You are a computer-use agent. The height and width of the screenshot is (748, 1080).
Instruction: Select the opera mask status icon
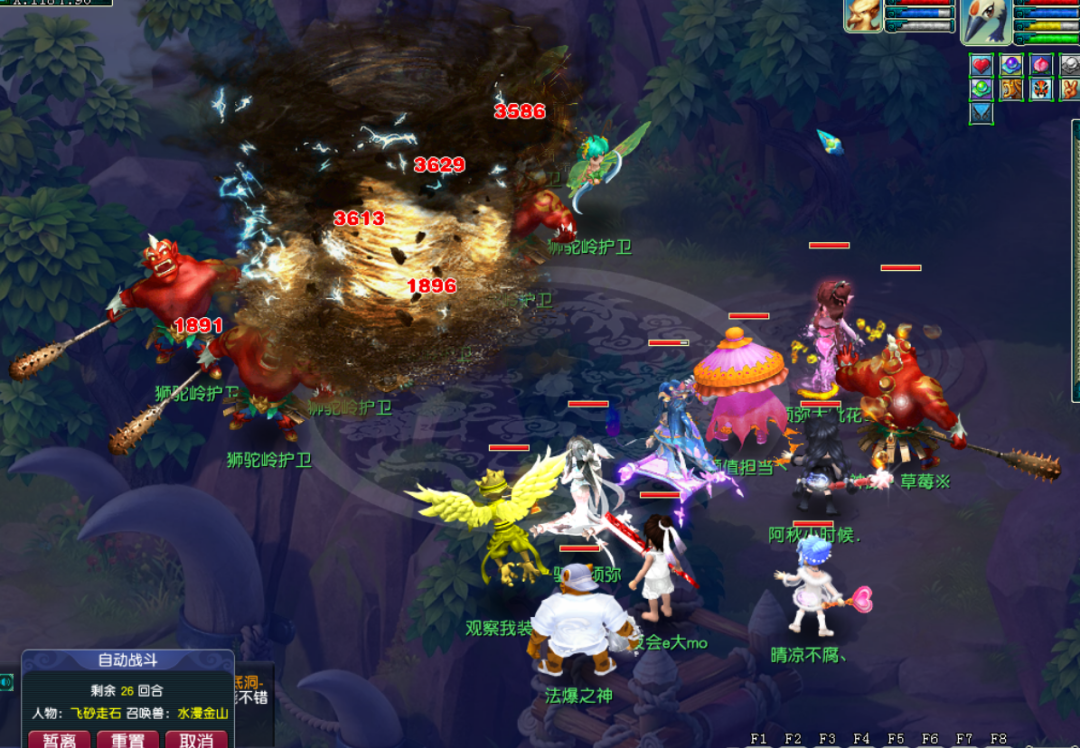click(1041, 89)
